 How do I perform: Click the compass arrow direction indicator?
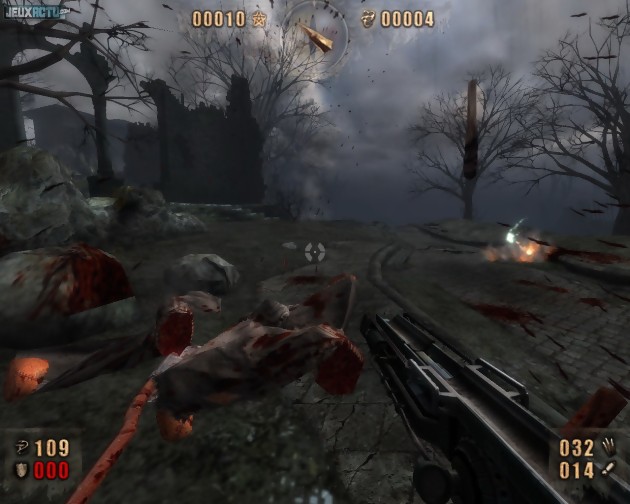point(318,37)
